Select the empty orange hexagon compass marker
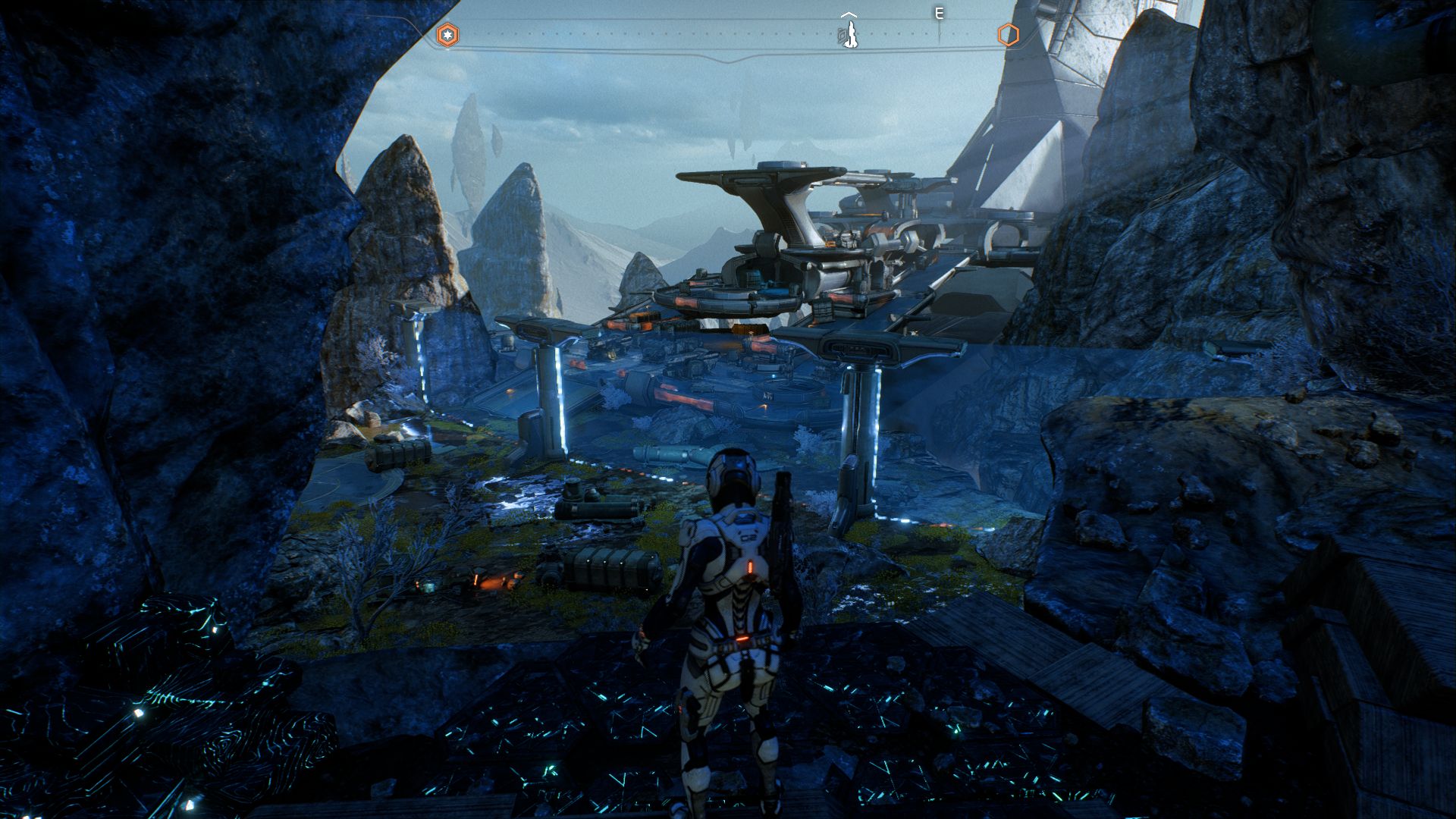Viewport: 1456px width, 819px height. [1007, 35]
